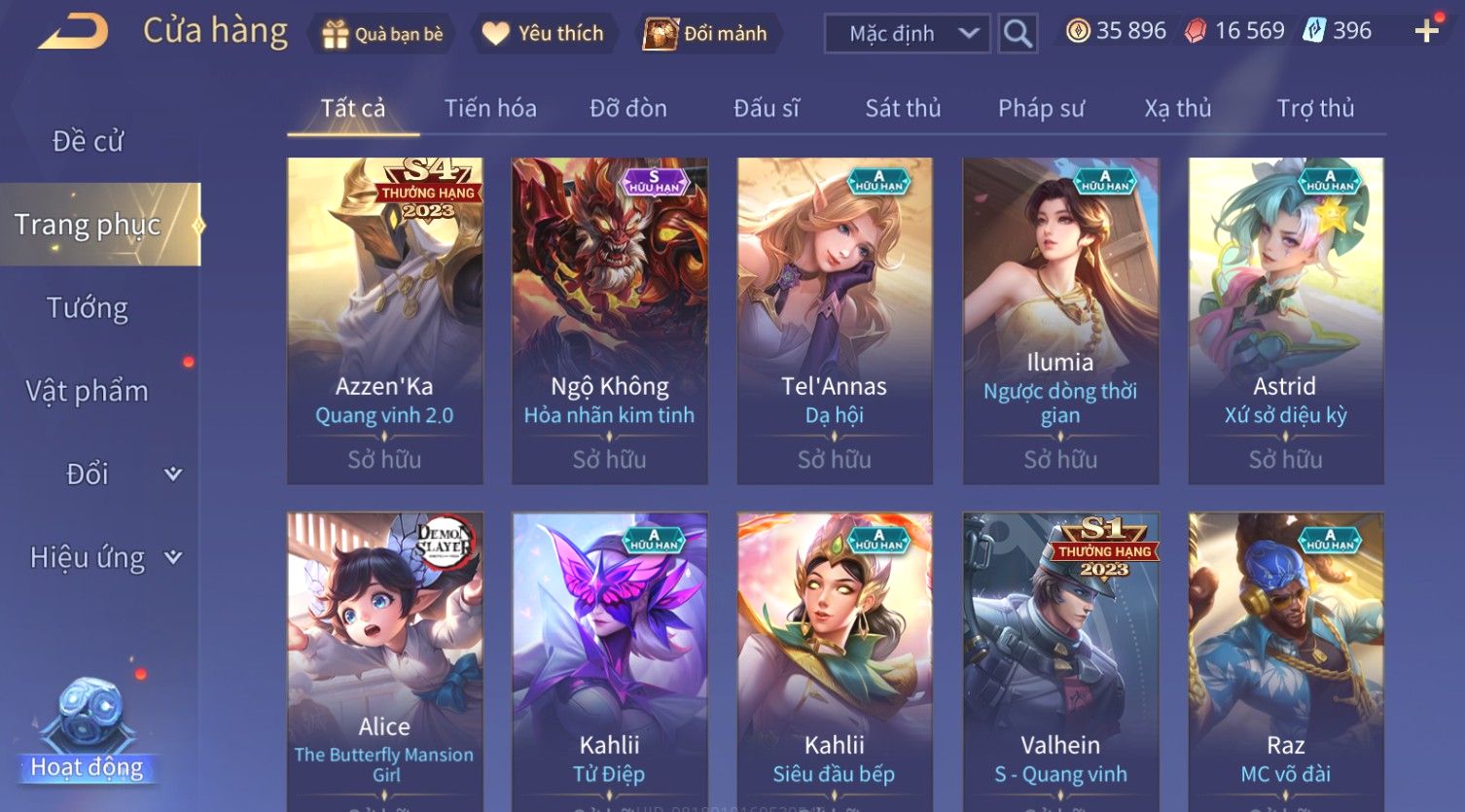
Task: Open the Đổi mảnh exchange
Action: coord(708,34)
